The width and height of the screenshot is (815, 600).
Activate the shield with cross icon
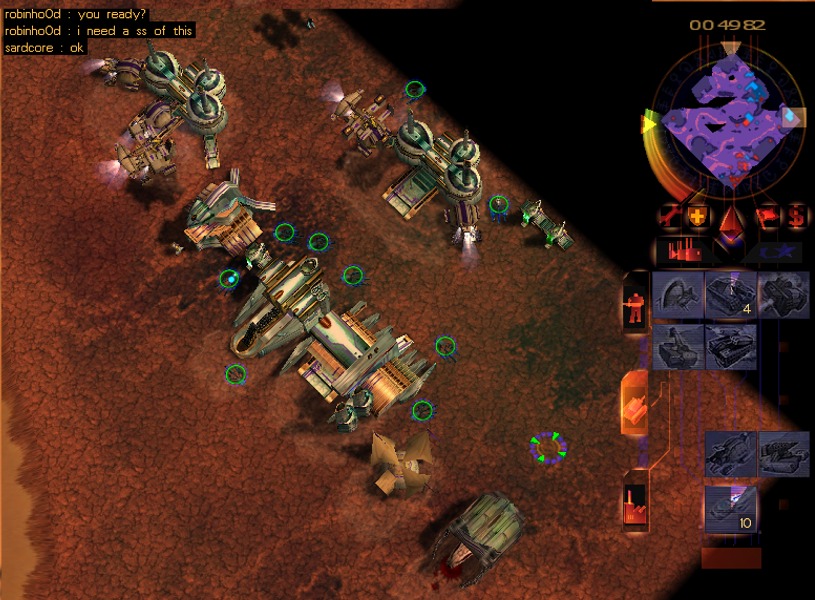coord(699,216)
